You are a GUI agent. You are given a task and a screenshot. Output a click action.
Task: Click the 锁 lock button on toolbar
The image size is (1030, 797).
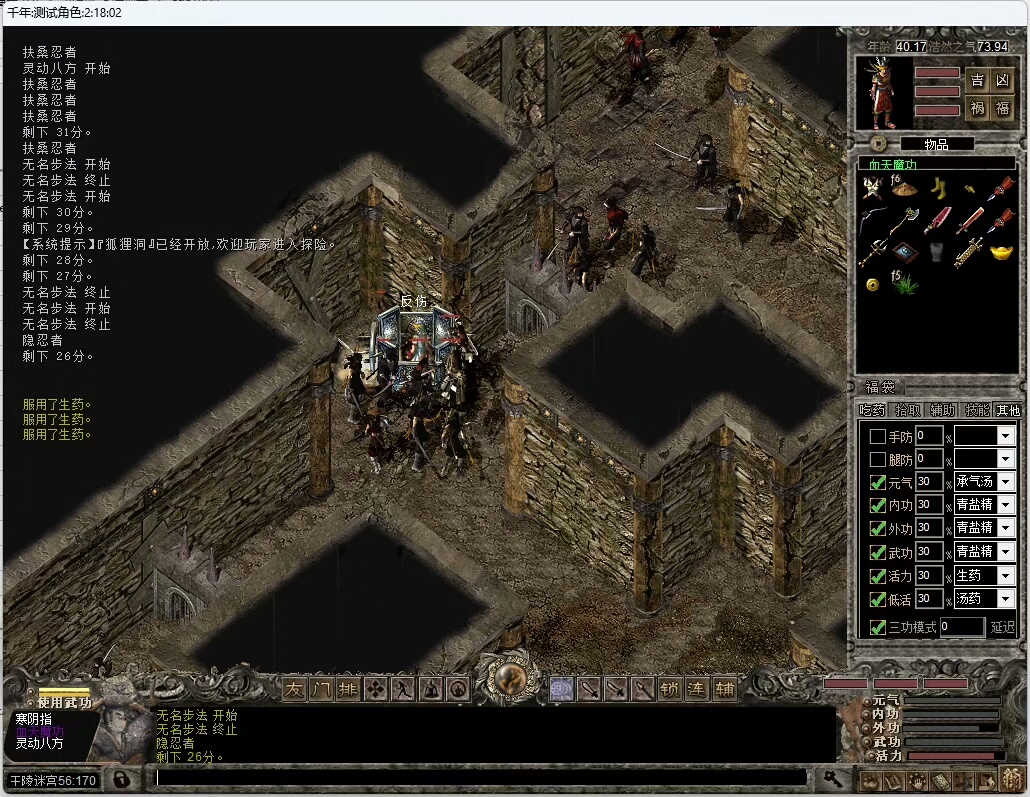click(x=670, y=689)
